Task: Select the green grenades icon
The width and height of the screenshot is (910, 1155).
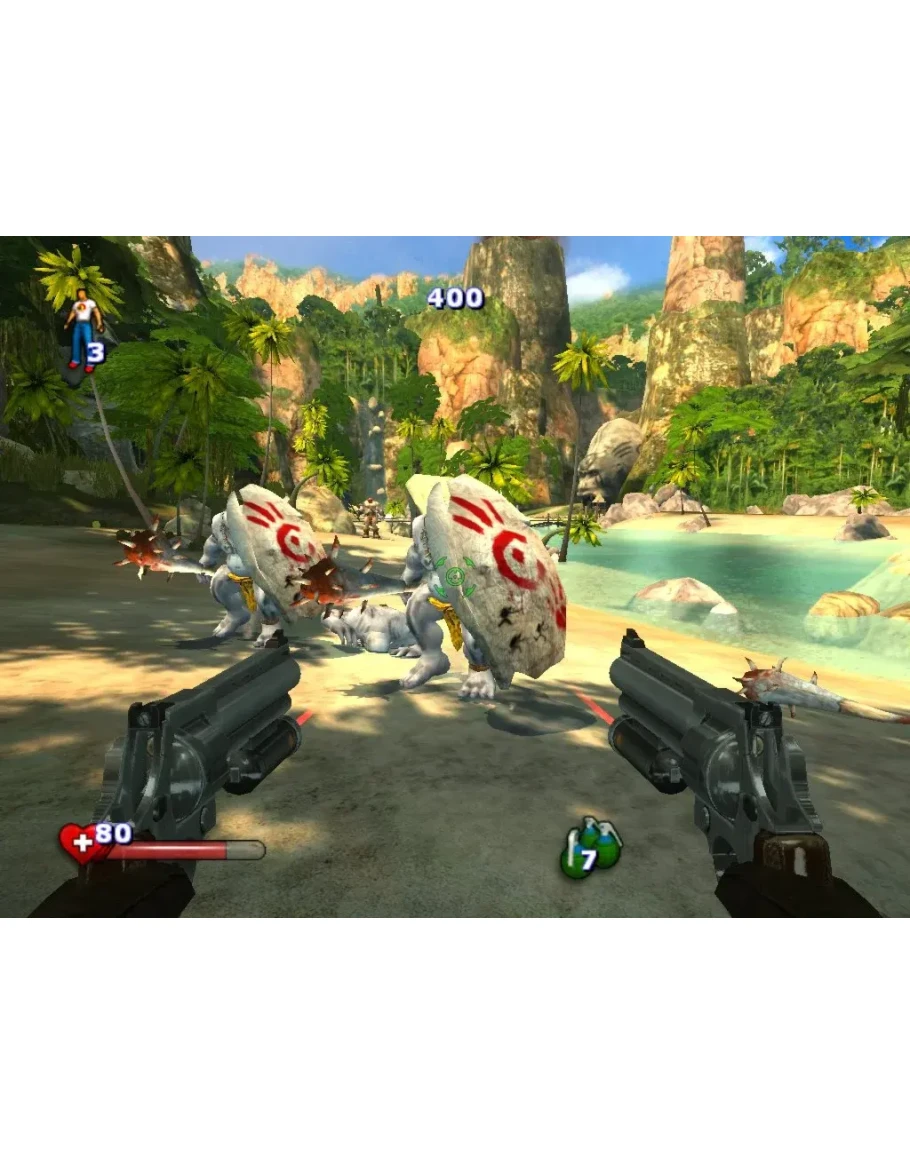Action: (x=590, y=848)
